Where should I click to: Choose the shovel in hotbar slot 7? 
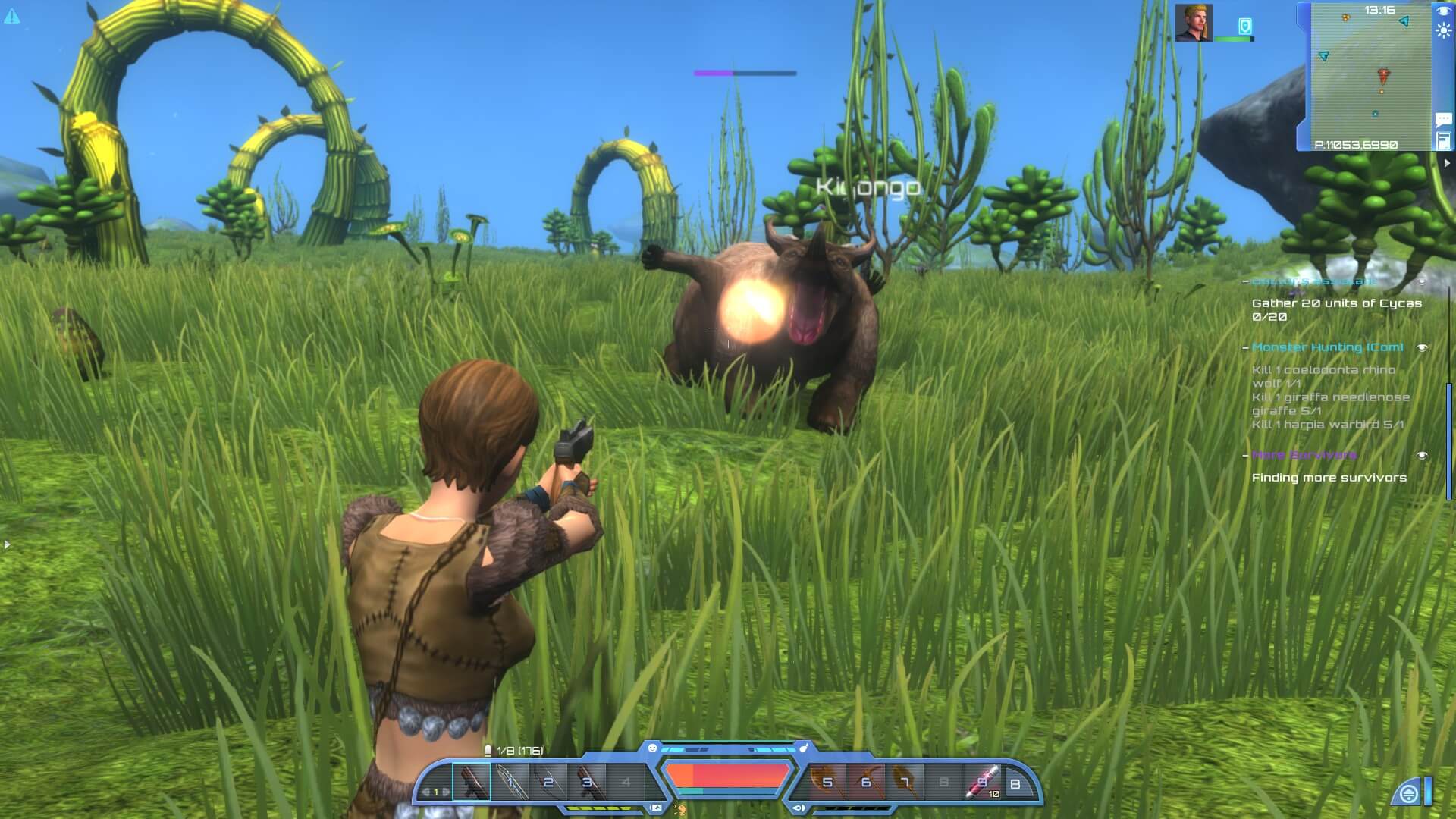pyautogui.click(x=904, y=781)
